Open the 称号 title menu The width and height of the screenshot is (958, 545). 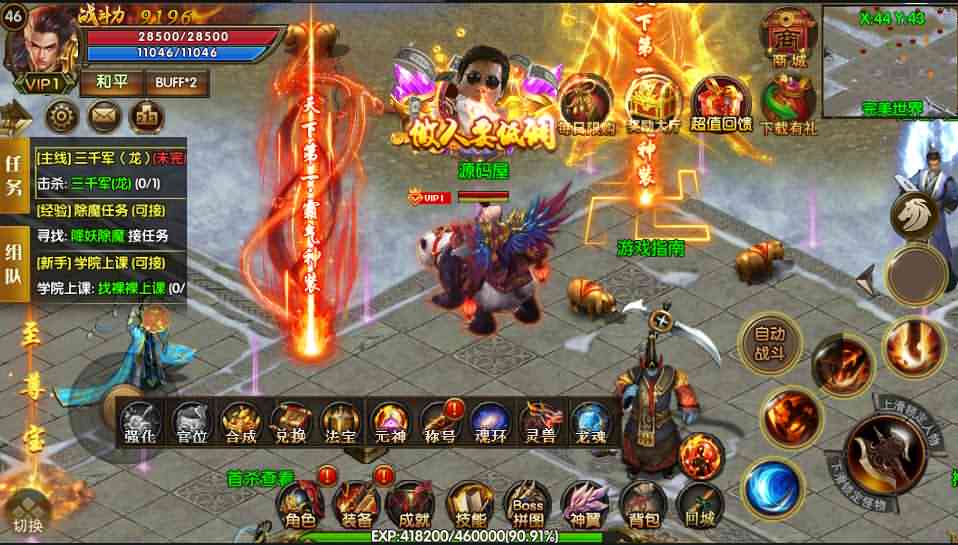pos(441,423)
